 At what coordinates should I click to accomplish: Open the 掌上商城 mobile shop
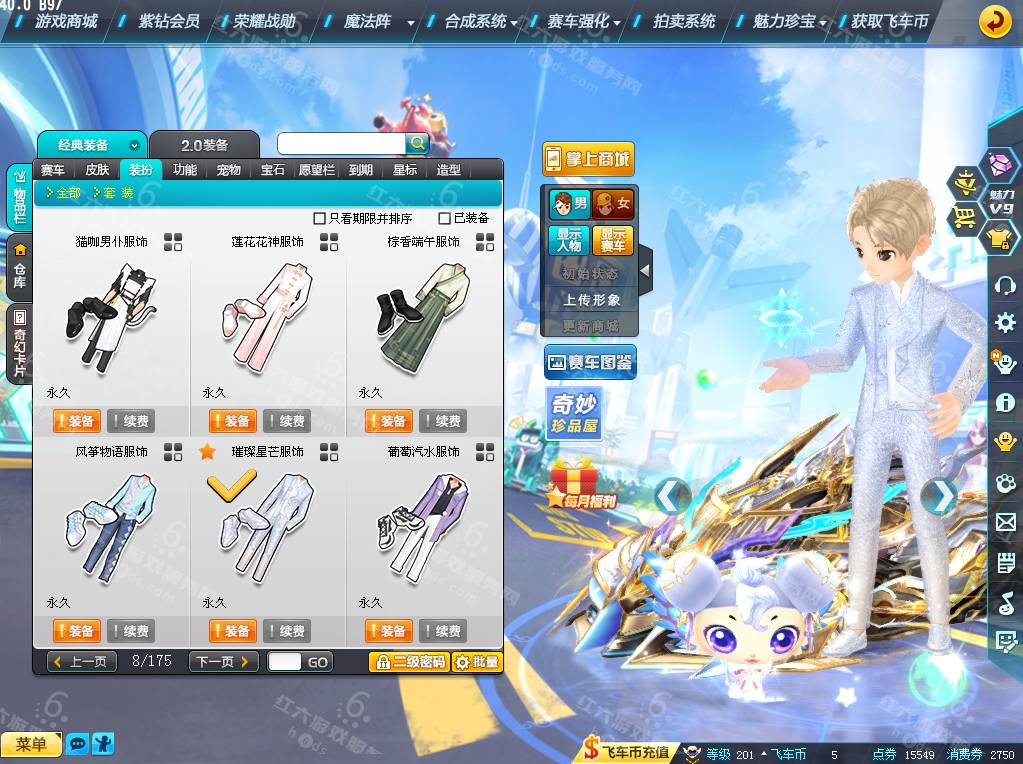pyautogui.click(x=588, y=158)
